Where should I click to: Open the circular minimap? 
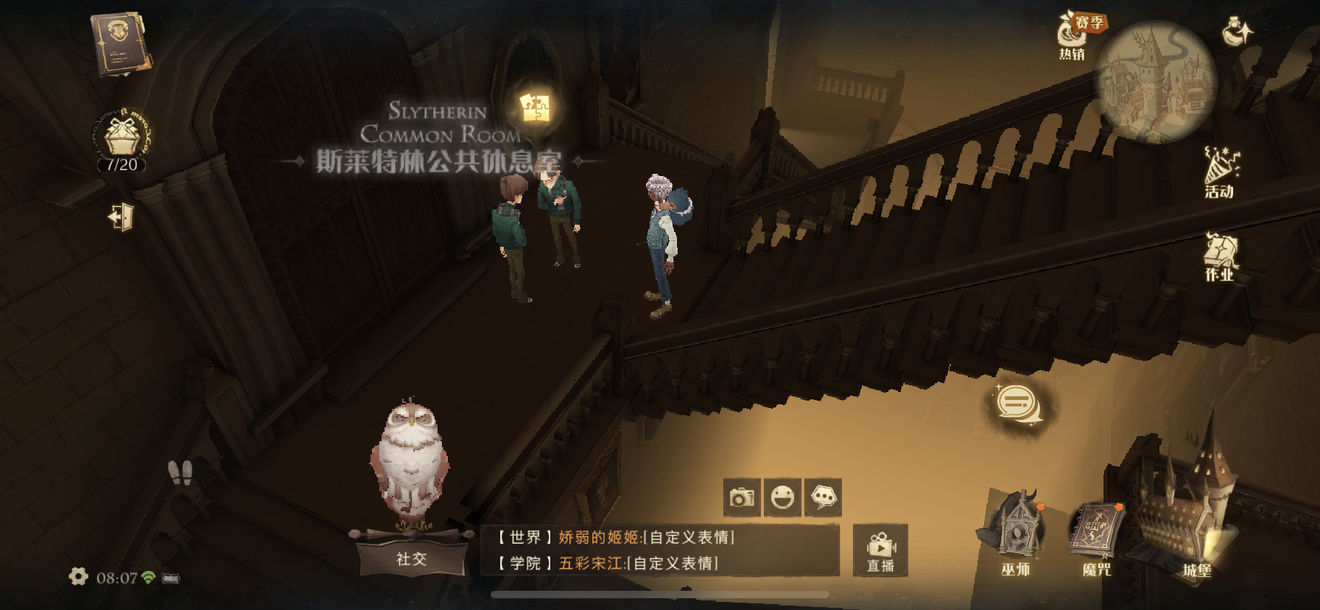tap(1155, 80)
